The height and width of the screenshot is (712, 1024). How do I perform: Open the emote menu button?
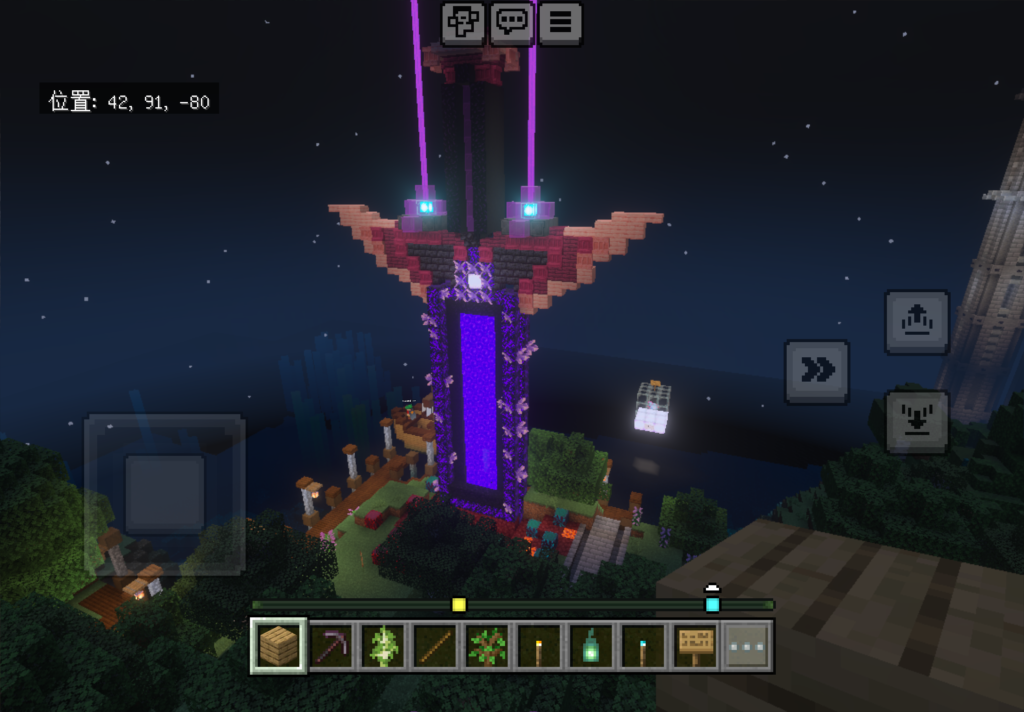(463, 23)
